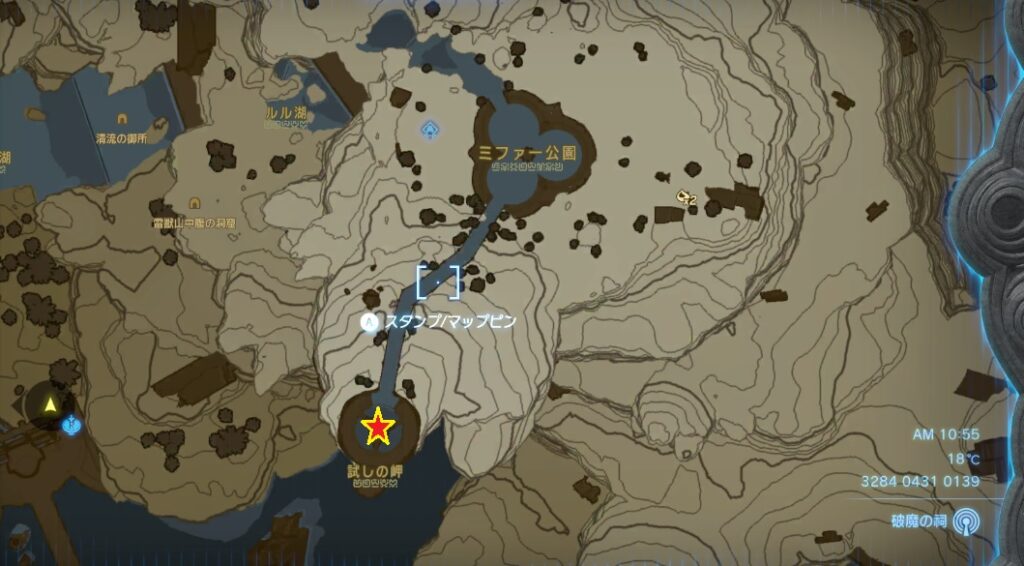Select the red star stamp marker

[378, 427]
